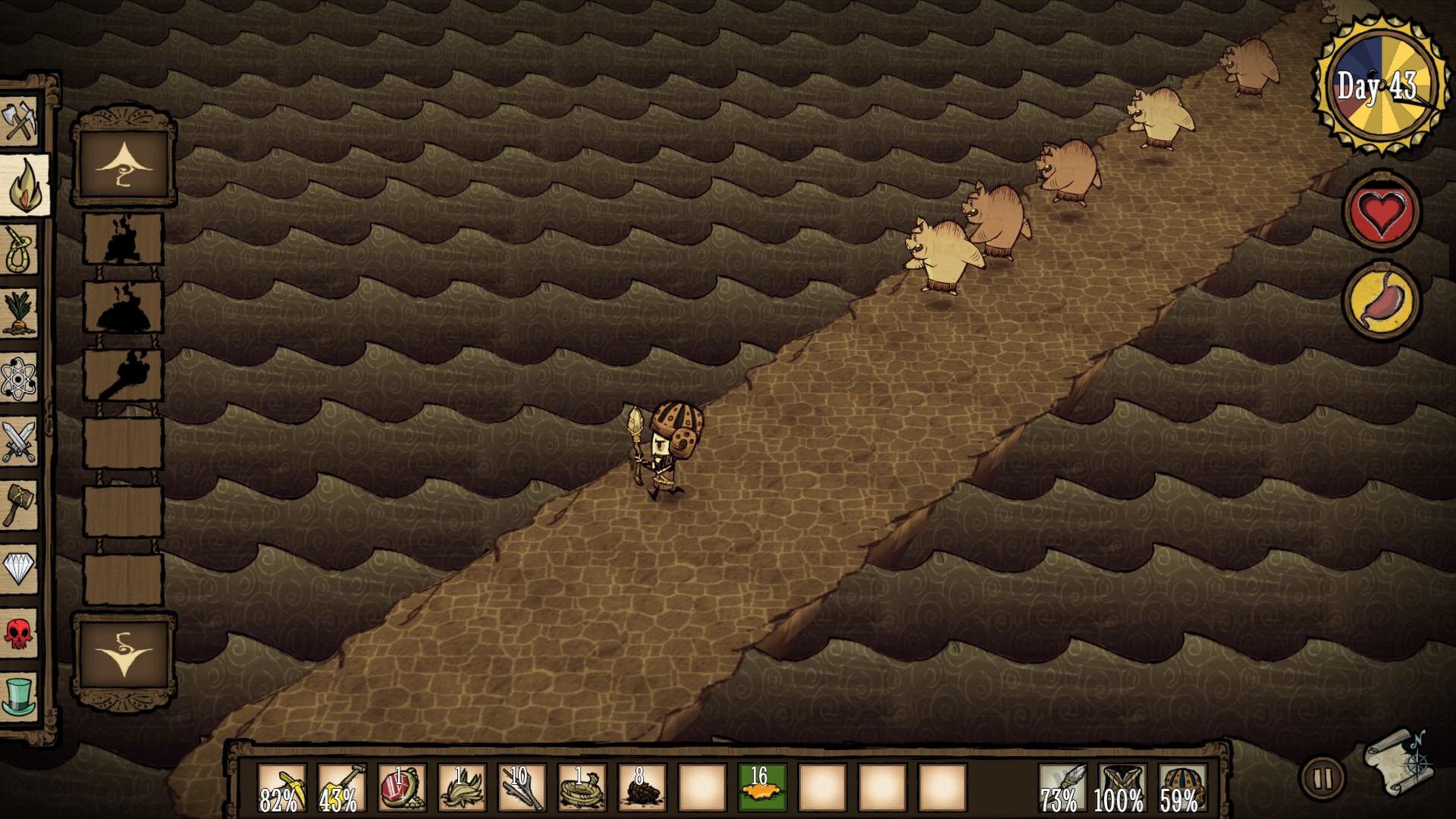Image resolution: width=1456 pixels, height=819 pixels.
Task: Select the golden pickaxe at 82%
Action: 281,789
